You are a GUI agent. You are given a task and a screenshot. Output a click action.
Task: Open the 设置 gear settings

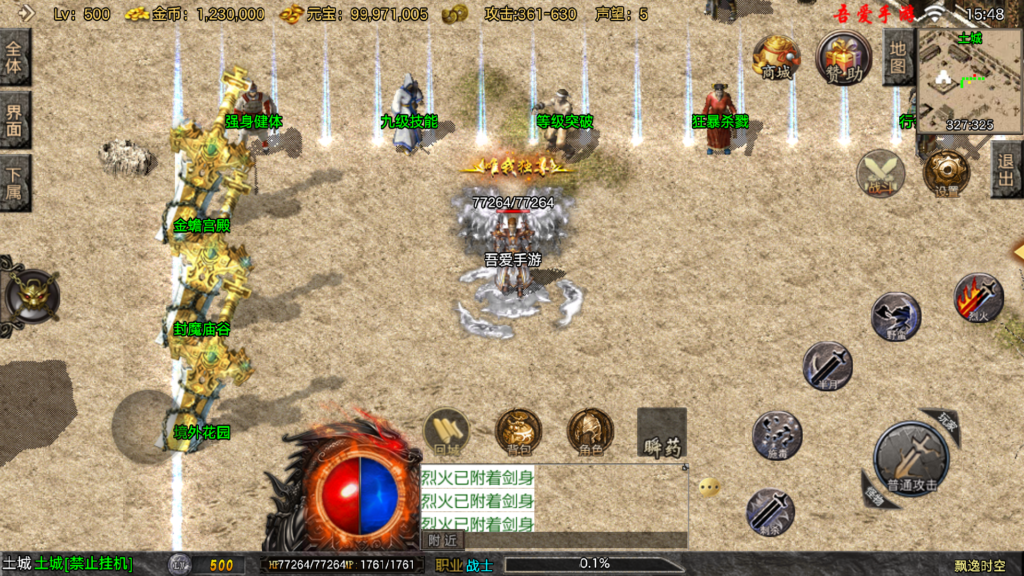tap(945, 172)
